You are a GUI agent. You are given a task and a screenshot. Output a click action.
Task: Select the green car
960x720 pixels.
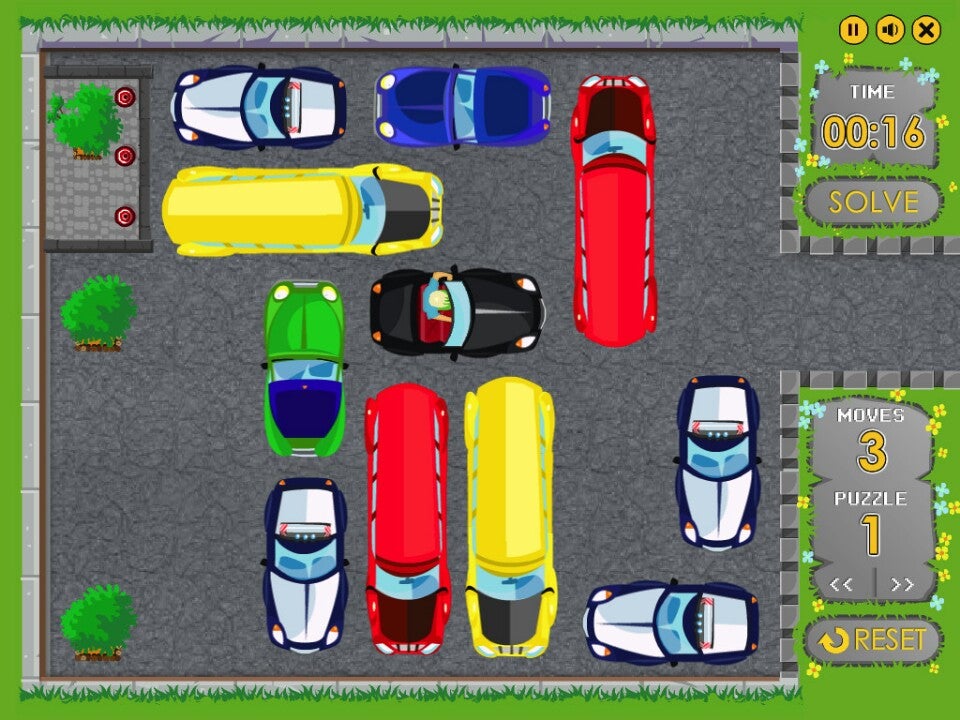pos(305,368)
